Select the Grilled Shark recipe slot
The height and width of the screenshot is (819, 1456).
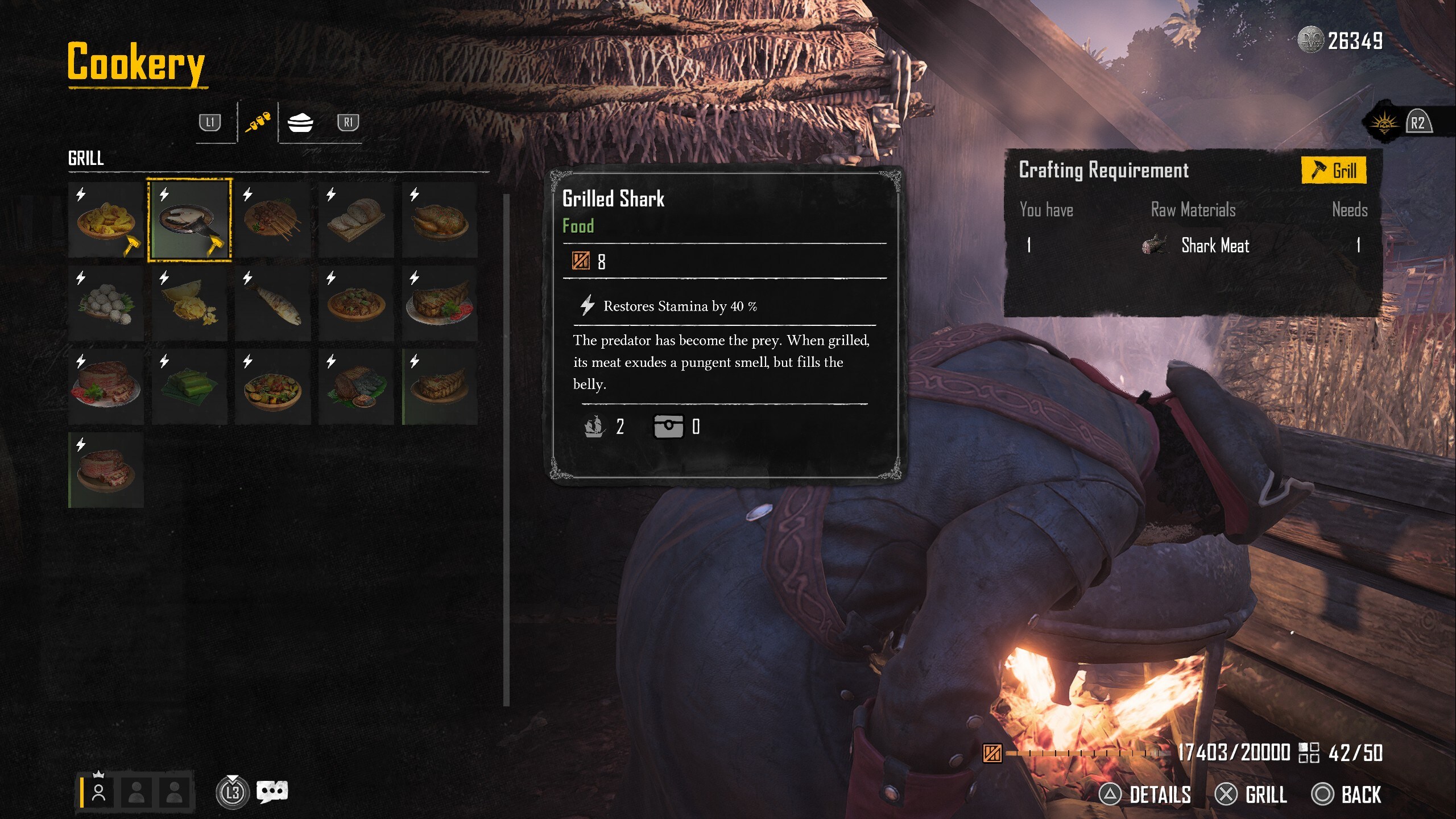pyautogui.click(x=189, y=220)
